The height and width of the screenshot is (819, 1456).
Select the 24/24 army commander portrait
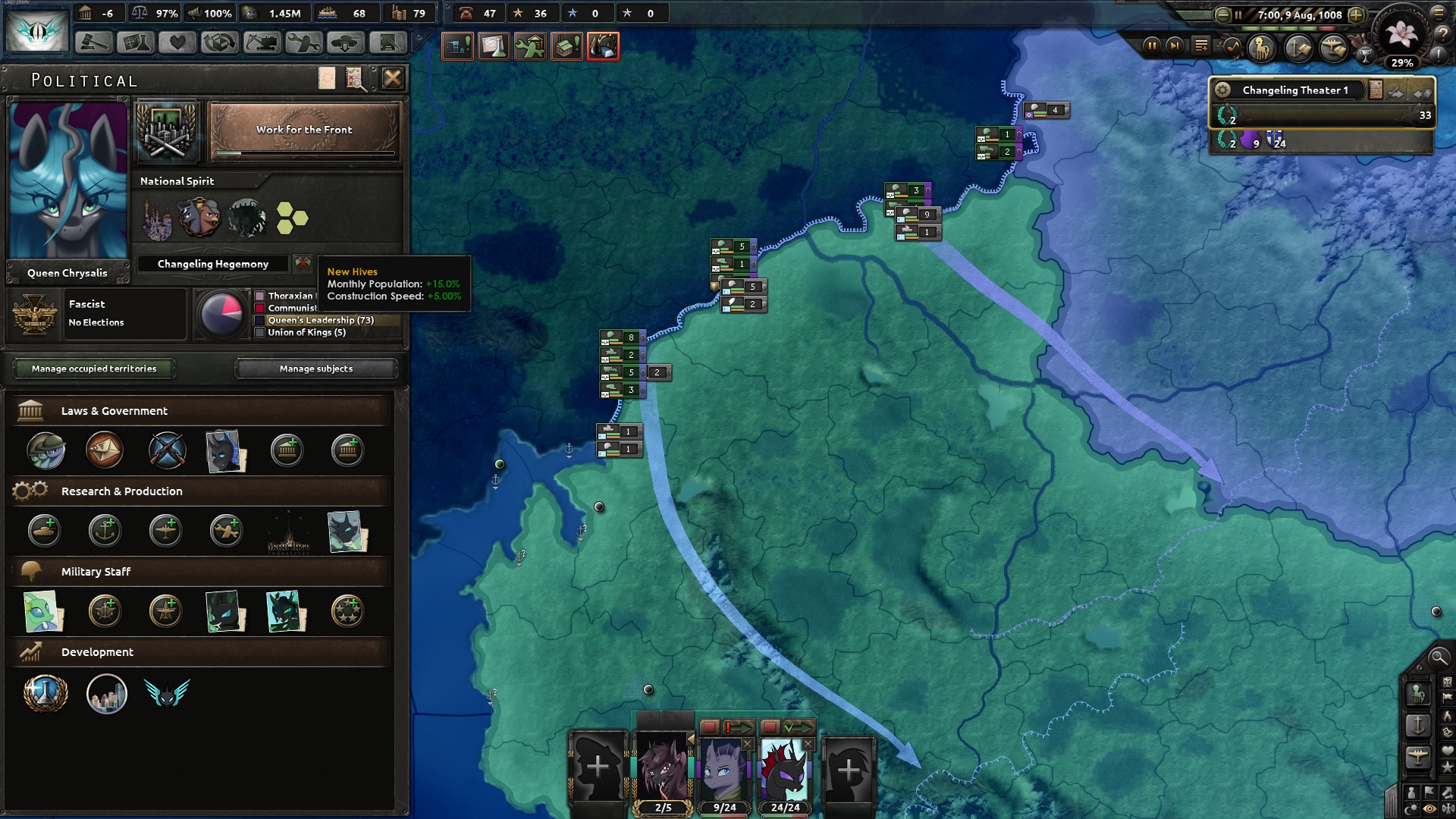785,770
